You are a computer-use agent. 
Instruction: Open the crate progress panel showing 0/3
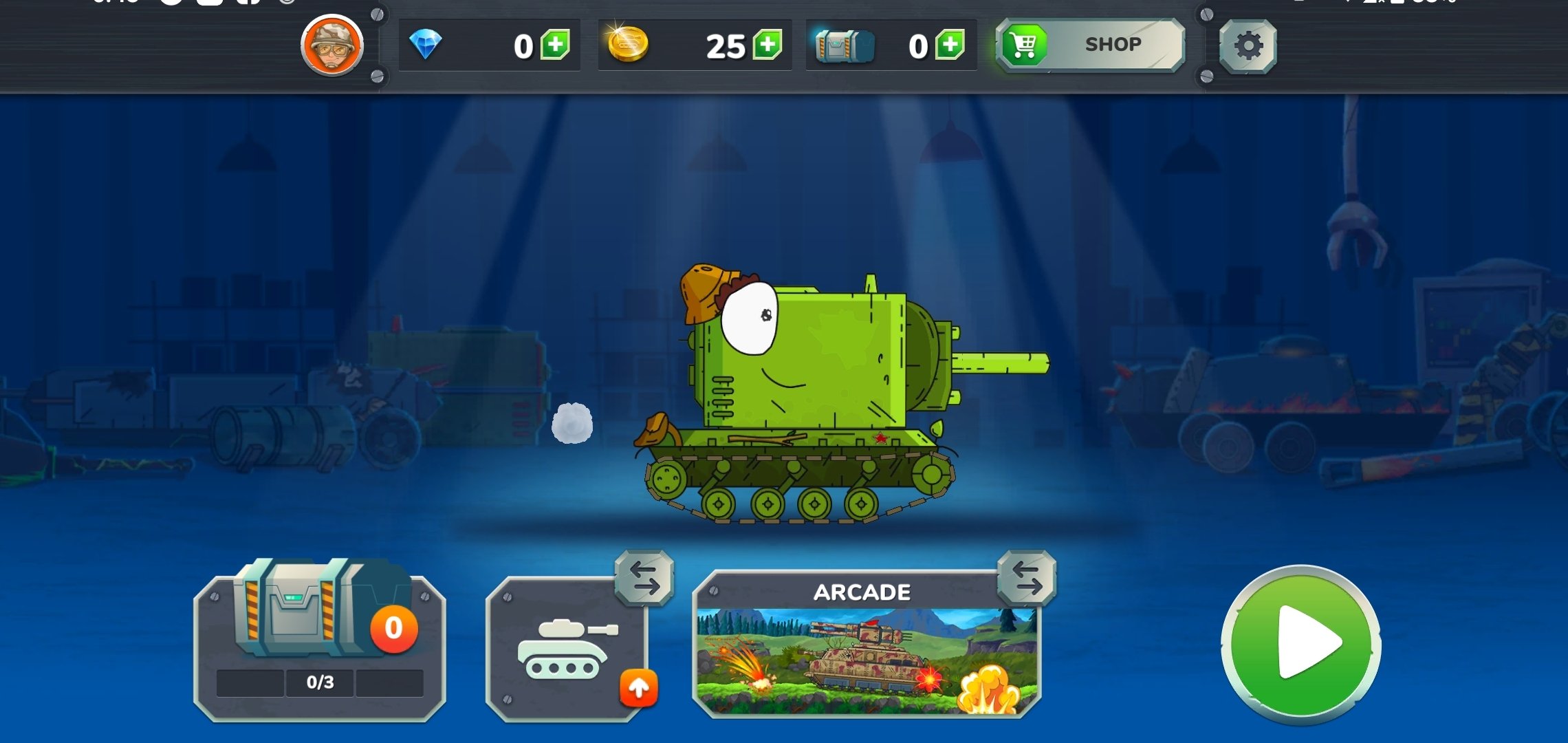coord(320,647)
